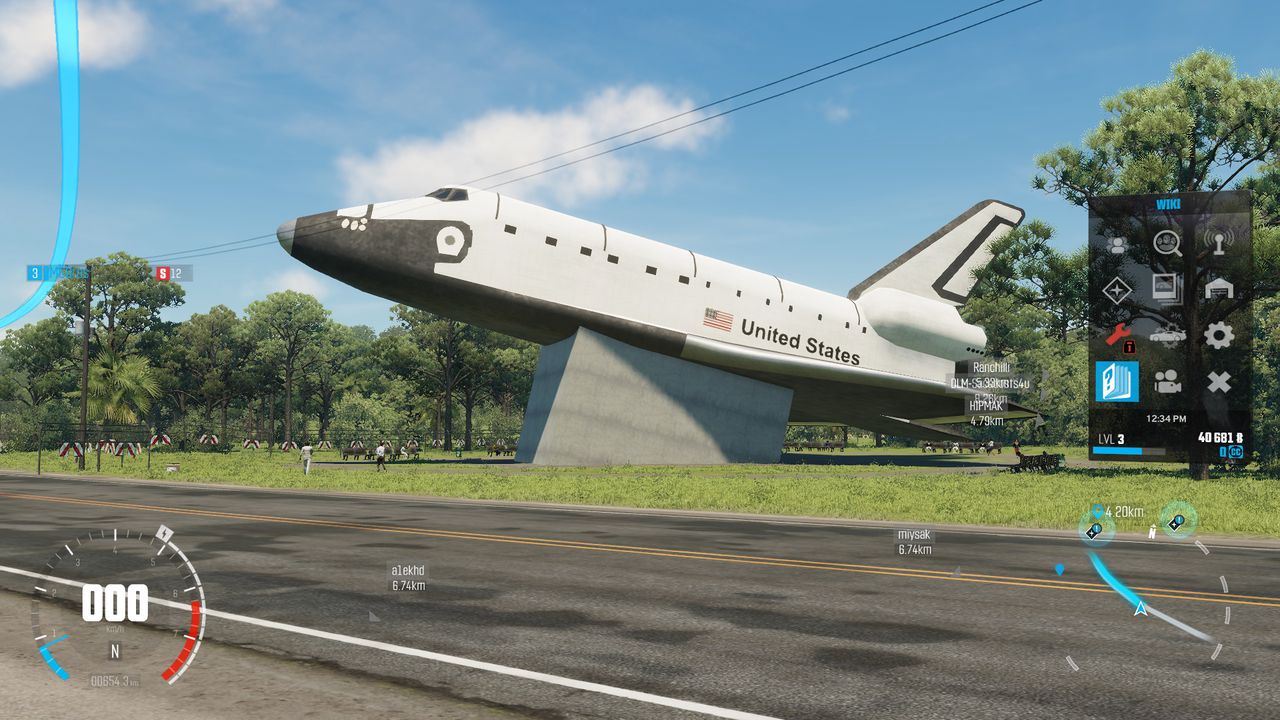
Task: Open the Wiki book icon
Action: click(x=1116, y=381)
